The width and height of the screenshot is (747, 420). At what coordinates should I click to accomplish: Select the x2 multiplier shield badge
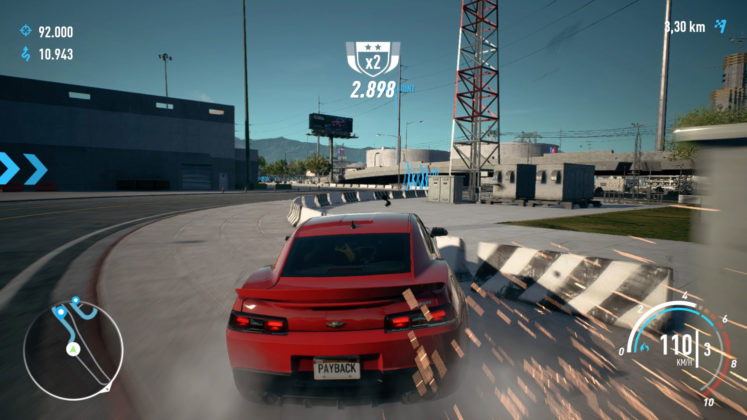click(372, 58)
